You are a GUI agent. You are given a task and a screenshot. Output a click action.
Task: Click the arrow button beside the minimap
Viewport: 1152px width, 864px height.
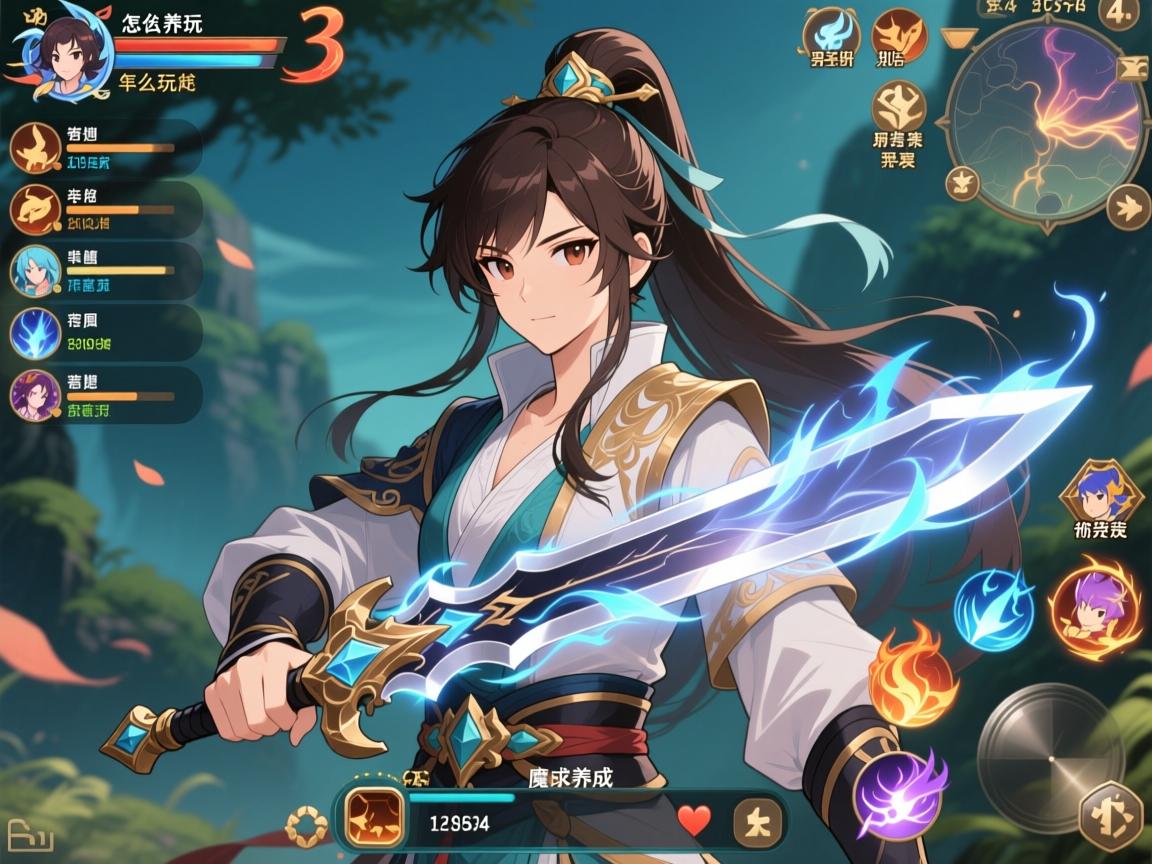coord(1129,208)
